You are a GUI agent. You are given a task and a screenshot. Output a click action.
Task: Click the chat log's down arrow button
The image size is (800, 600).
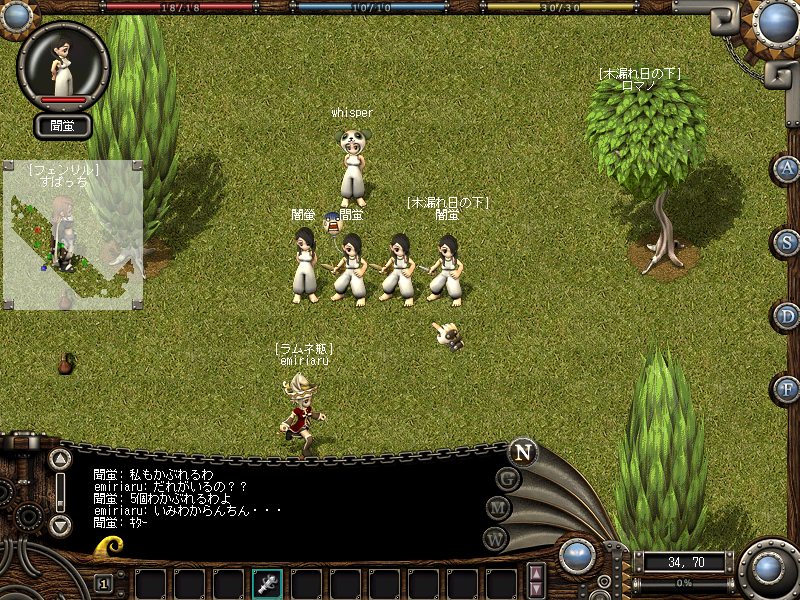click(61, 525)
